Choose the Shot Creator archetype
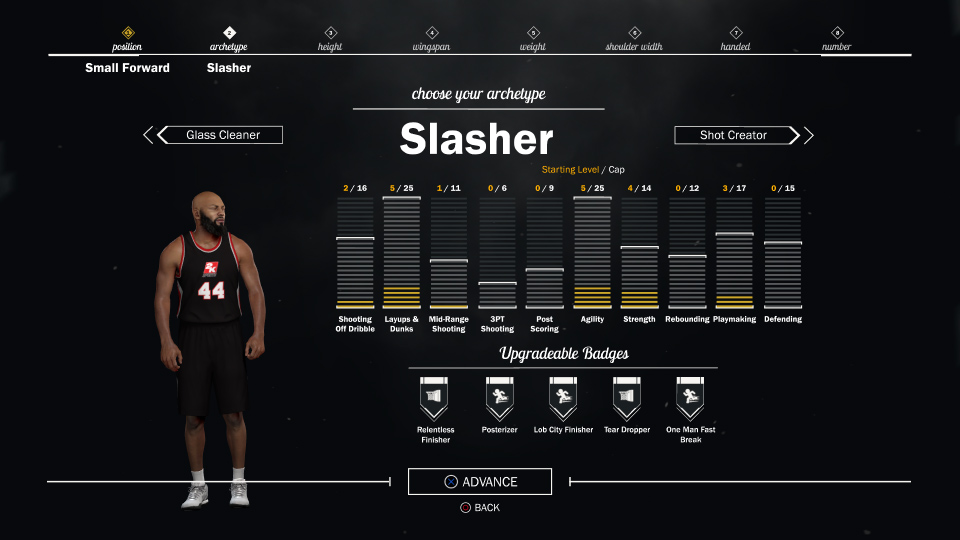Image resolution: width=960 pixels, height=540 pixels. 735,135
